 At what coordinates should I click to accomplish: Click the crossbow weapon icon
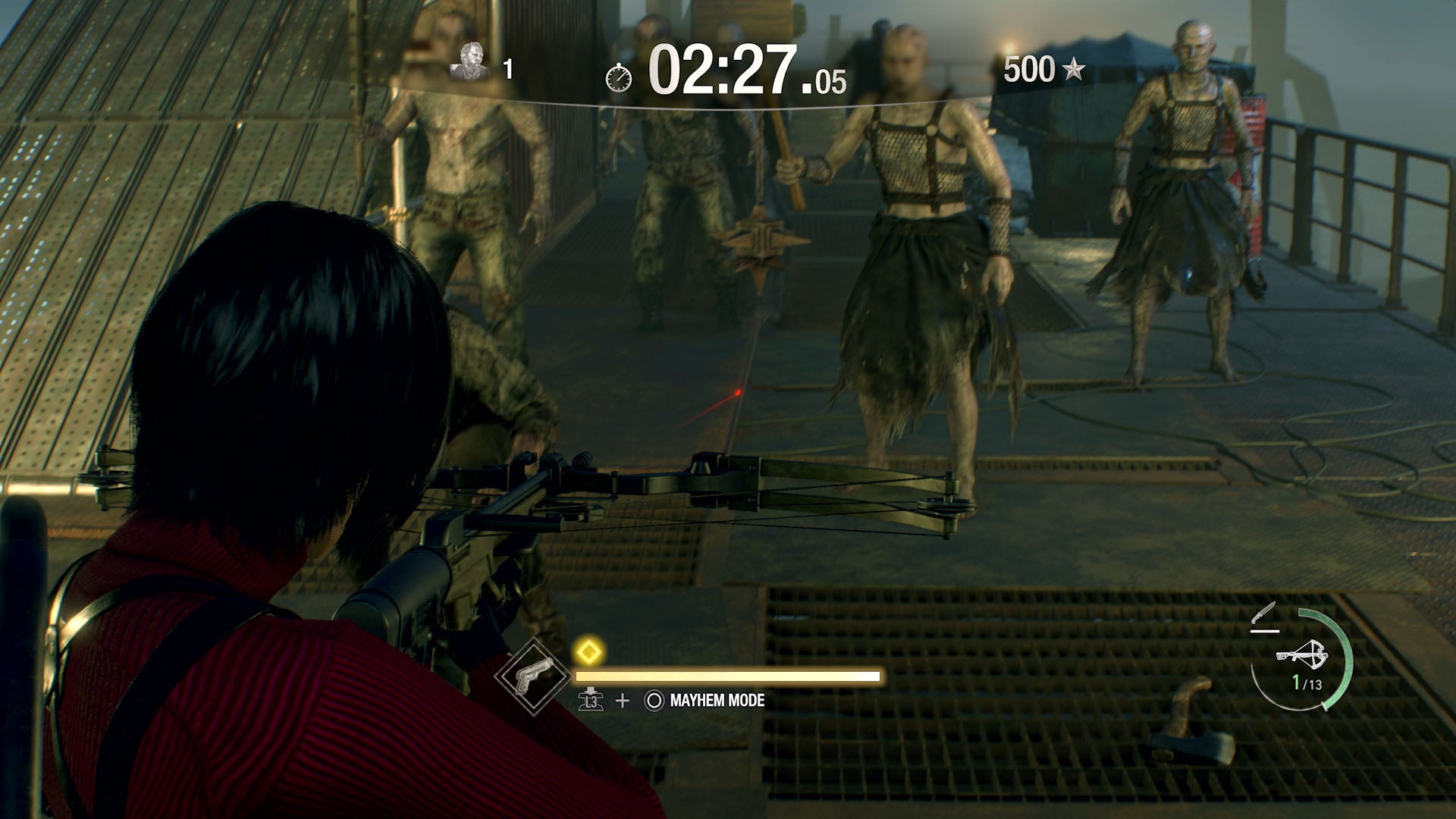(1303, 654)
